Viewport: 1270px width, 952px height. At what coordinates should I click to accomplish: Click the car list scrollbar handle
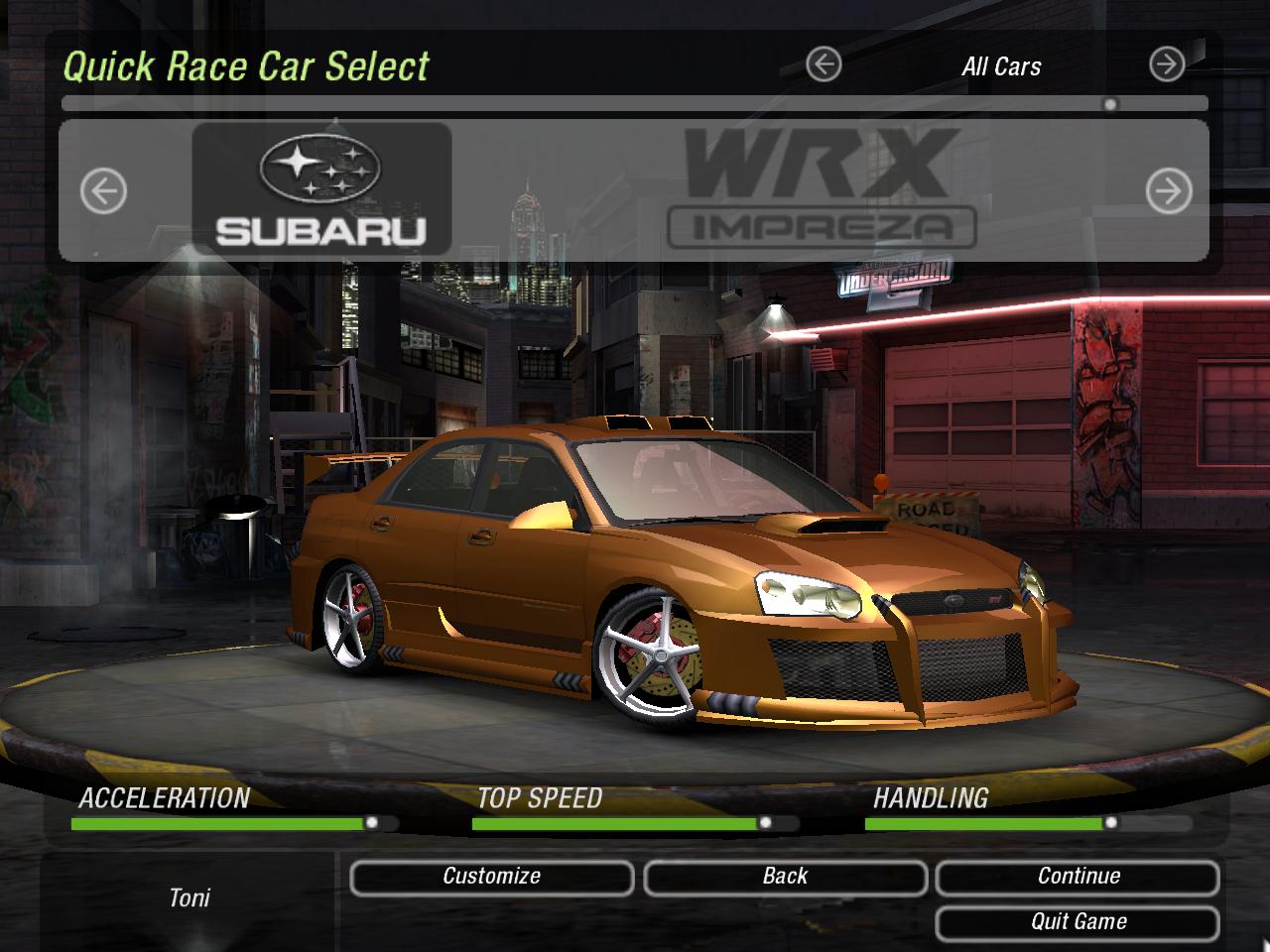tap(1110, 104)
